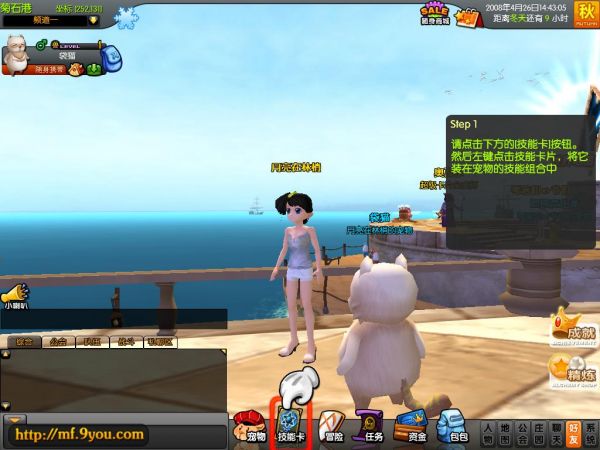The image size is (600, 450).
Task: Switch to the 战斗 chat tab
Action: (126, 342)
